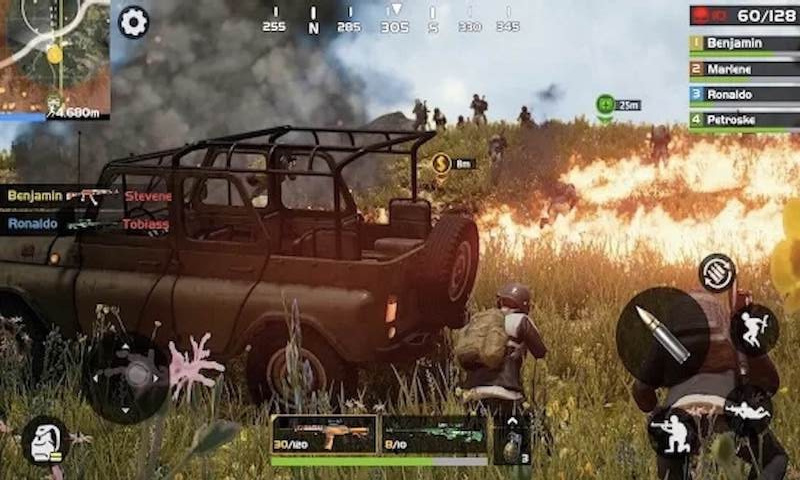Switch to the green sniper rifle slot

[x=434, y=434]
